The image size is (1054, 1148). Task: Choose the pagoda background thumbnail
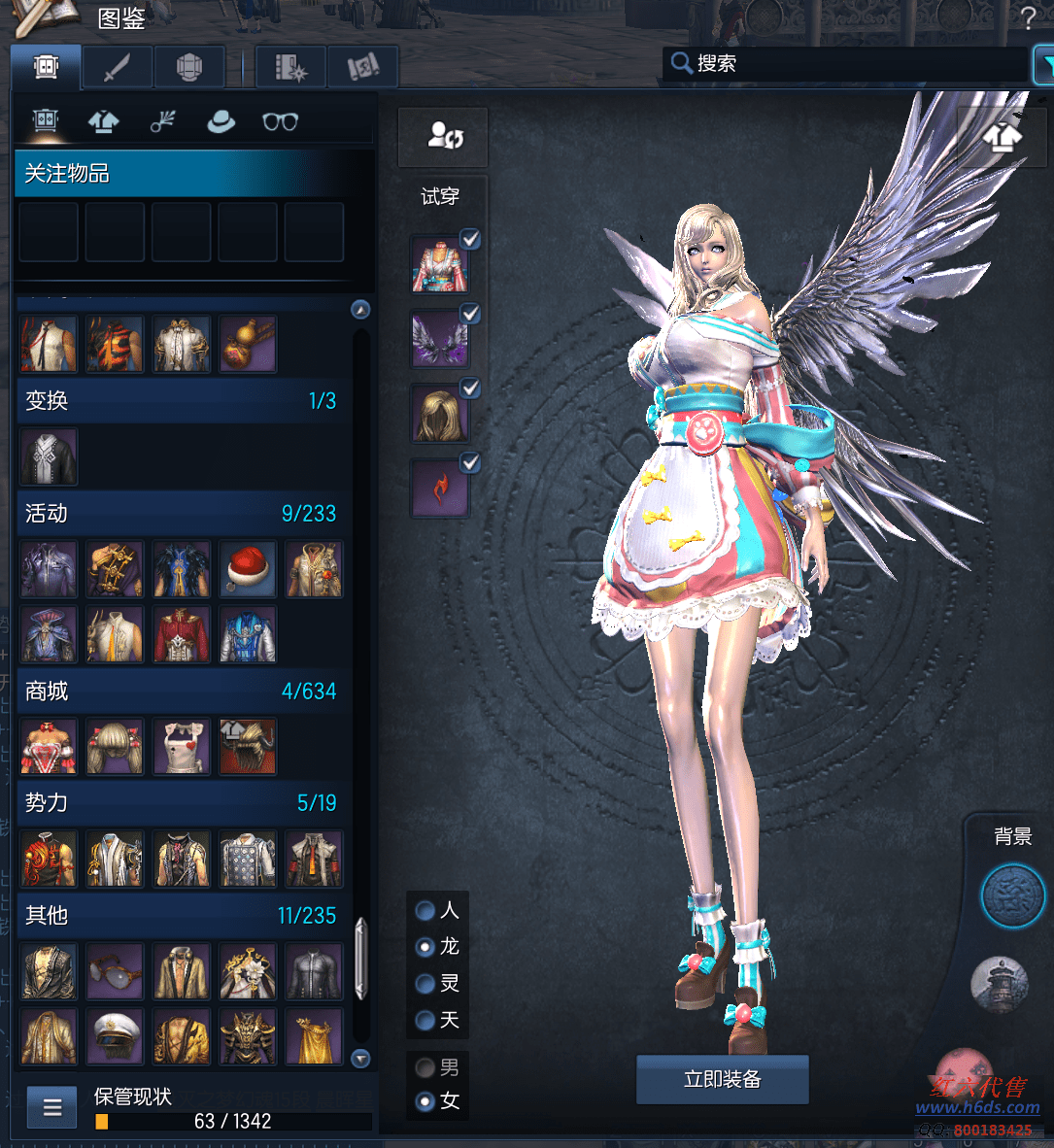[x=999, y=982]
